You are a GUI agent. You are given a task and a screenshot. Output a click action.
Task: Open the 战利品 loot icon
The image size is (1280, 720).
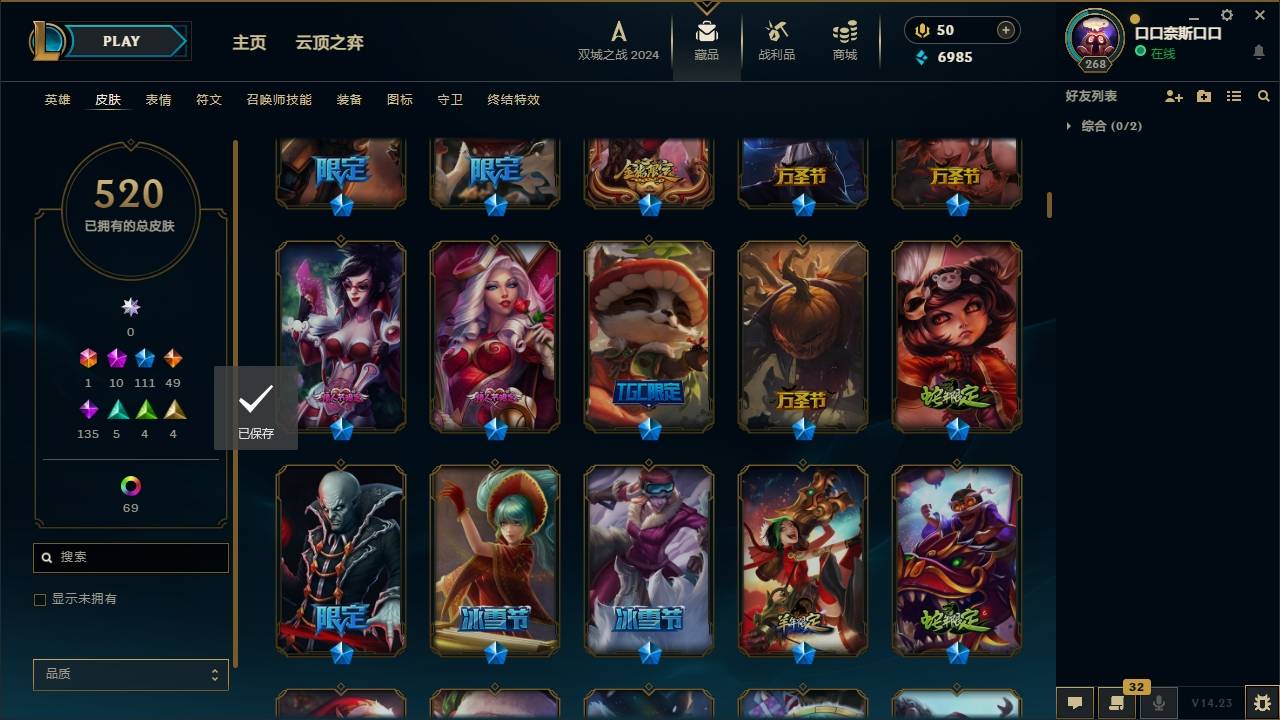click(x=776, y=40)
